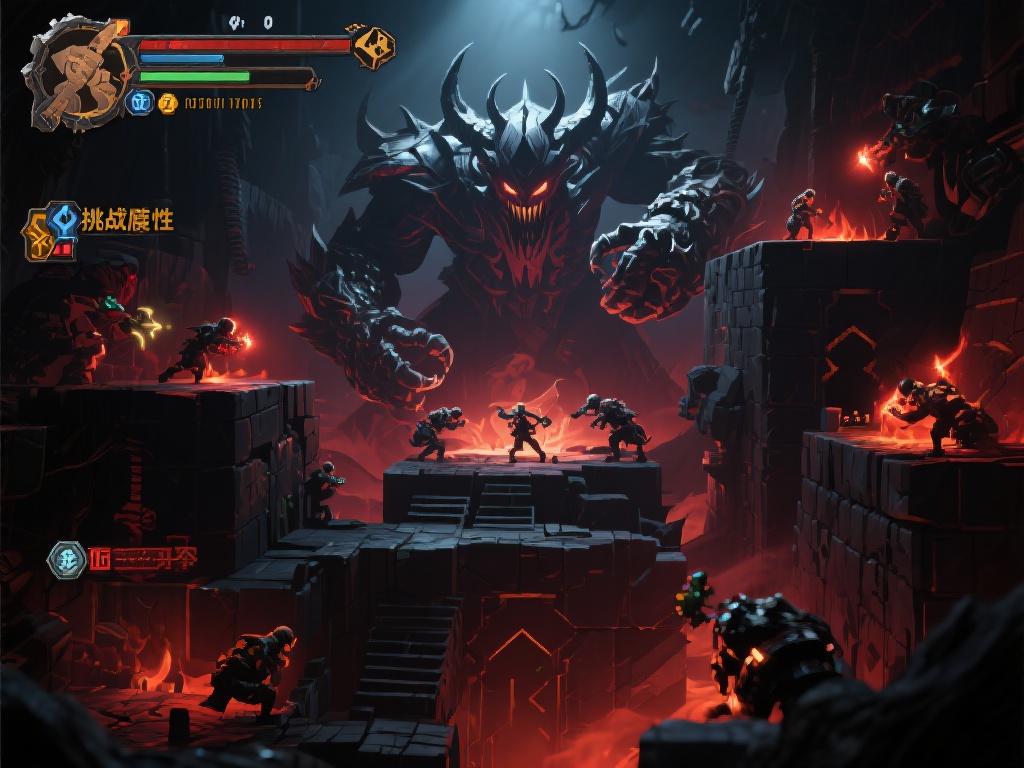The width and height of the screenshot is (1024, 768).
Task: Click the gold coin currency icon
Action: pos(168,102)
